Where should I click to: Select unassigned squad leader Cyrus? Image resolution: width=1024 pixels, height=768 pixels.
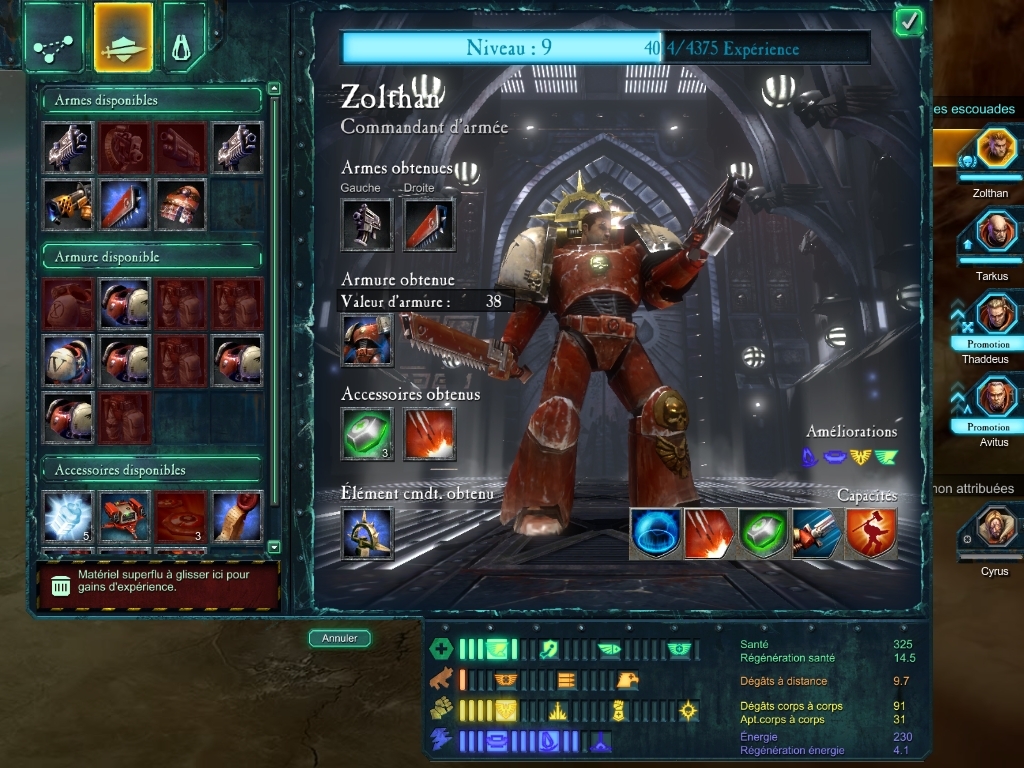(x=996, y=528)
